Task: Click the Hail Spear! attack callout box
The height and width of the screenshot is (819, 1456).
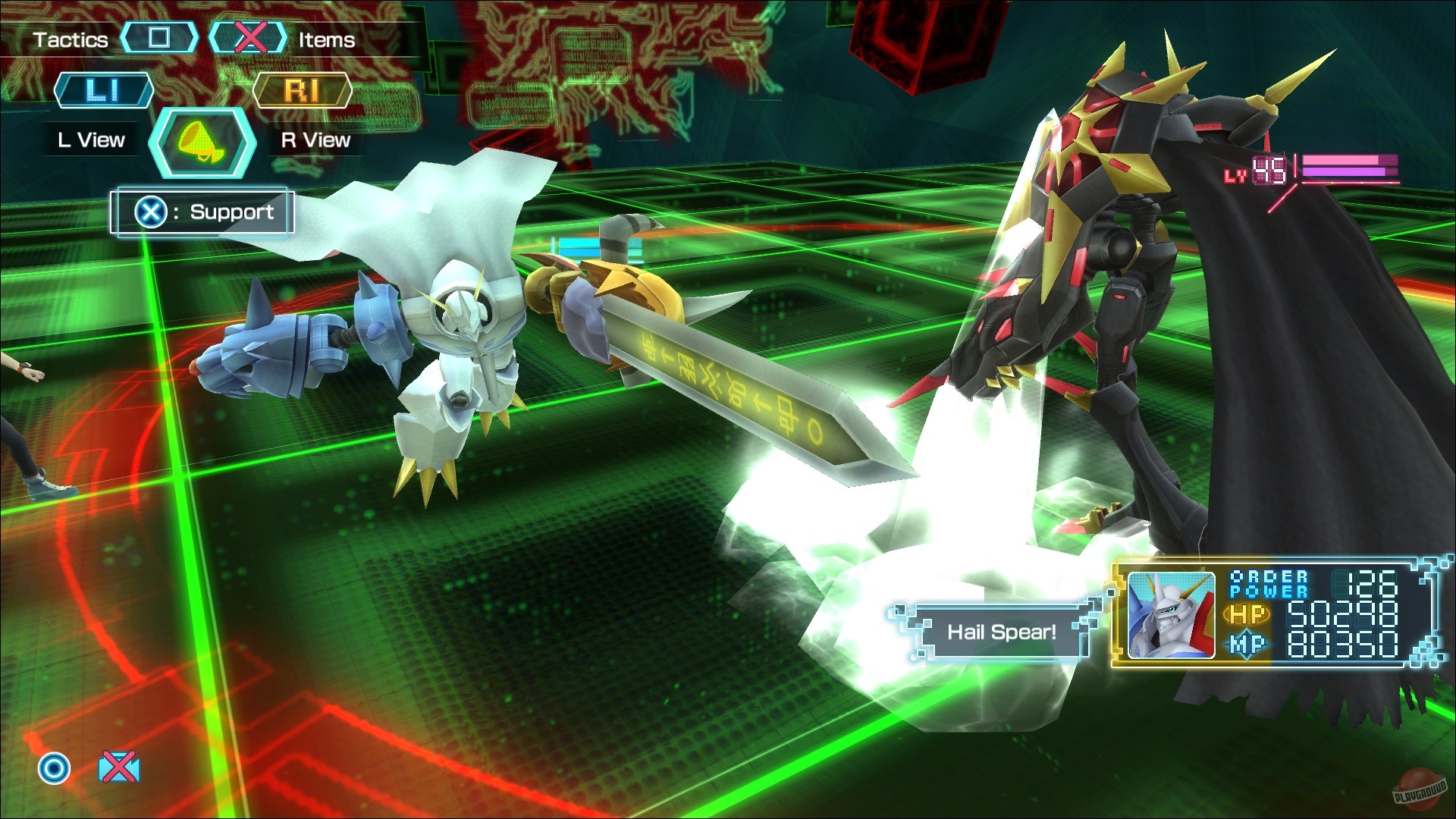Action: click(1002, 632)
